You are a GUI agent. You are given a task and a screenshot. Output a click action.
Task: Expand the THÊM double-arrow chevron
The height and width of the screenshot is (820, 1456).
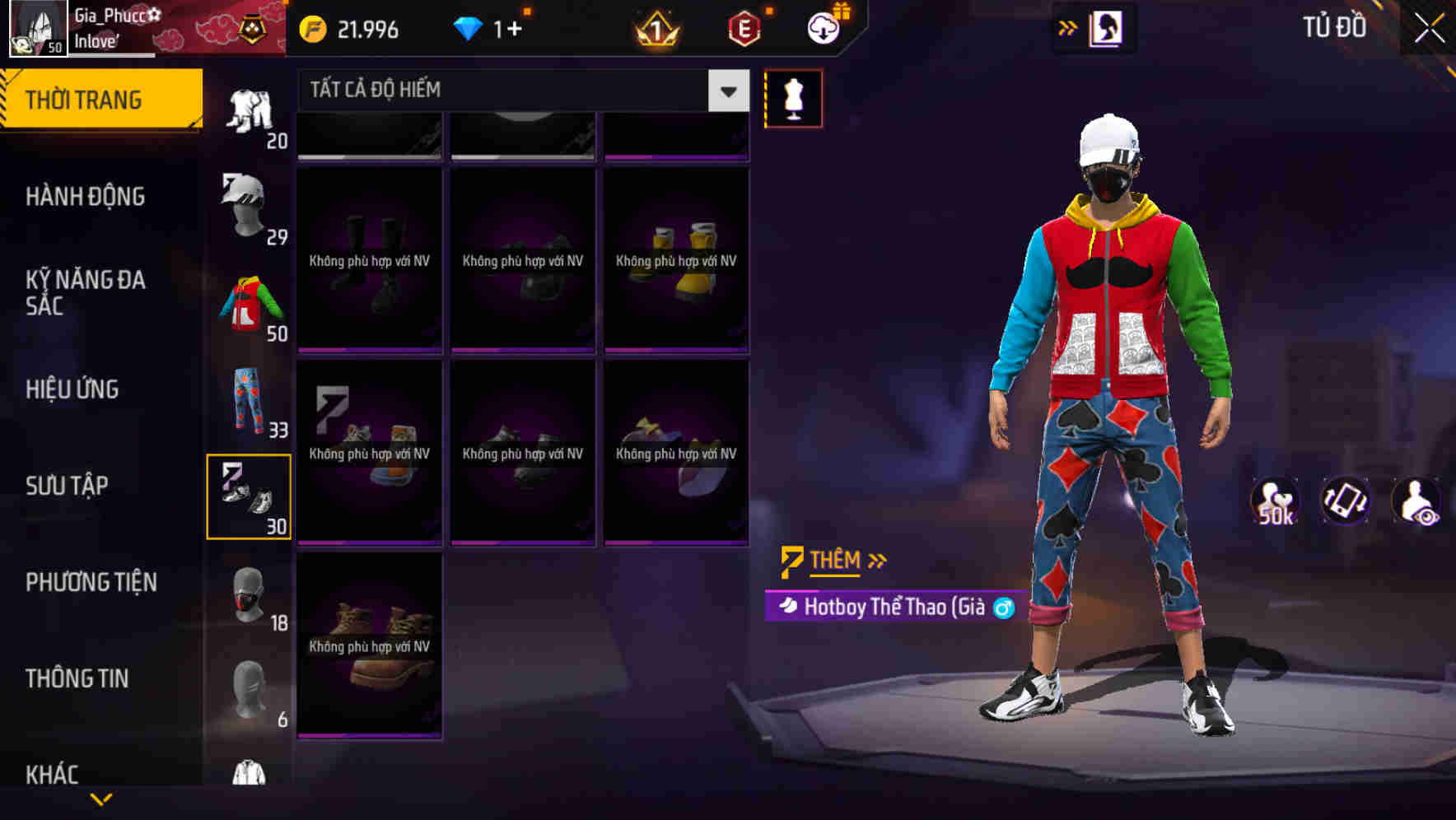875,561
